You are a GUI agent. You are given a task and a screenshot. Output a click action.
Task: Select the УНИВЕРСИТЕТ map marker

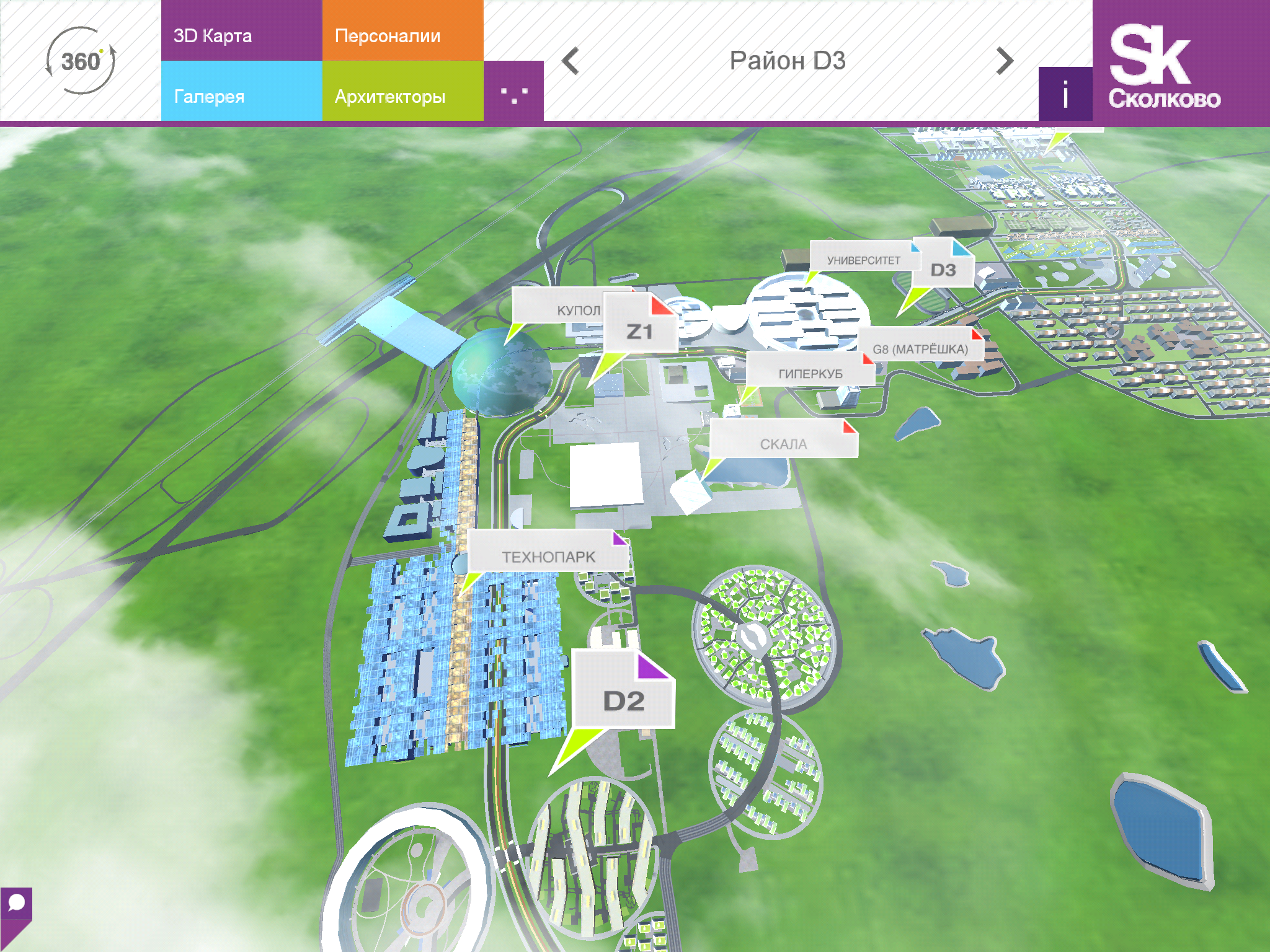click(x=862, y=259)
